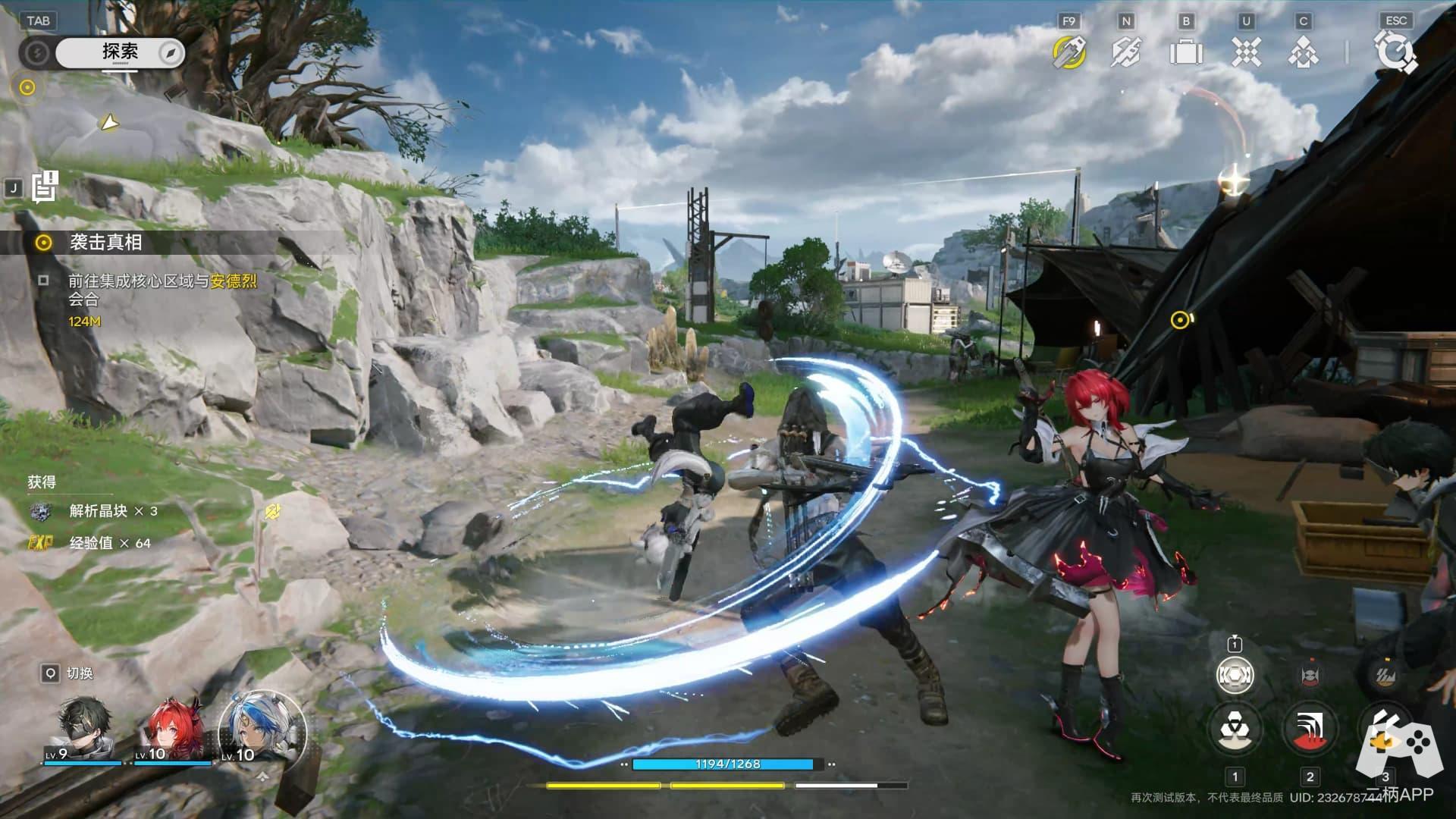The image size is (1456, 819).
Task: Trigger the highlighted hexagon combo skill
Action: pos(1235,674)
